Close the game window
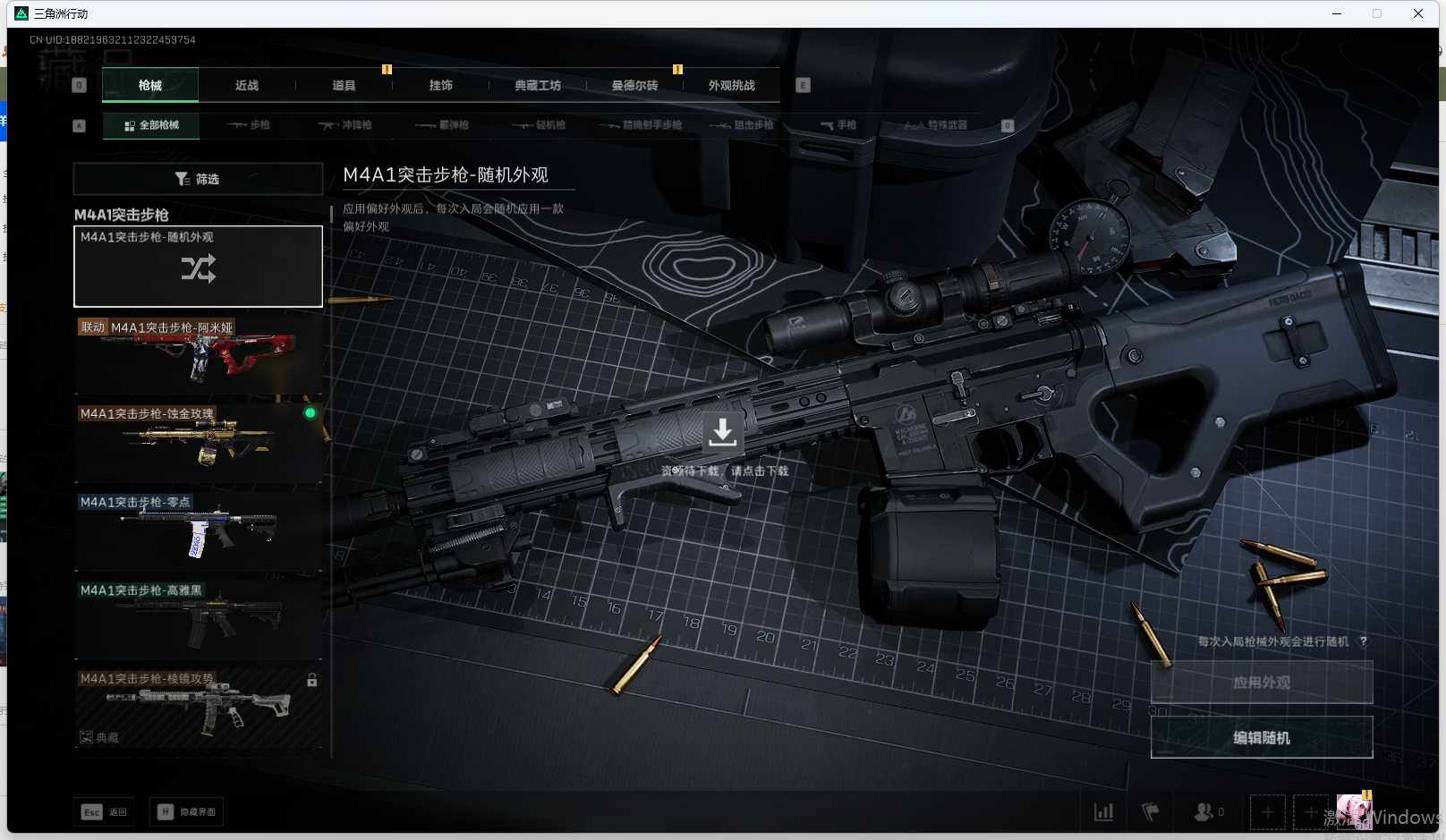Image resolution: width=1446 pixels, height=840 pixels. (x=1418, y=13)
